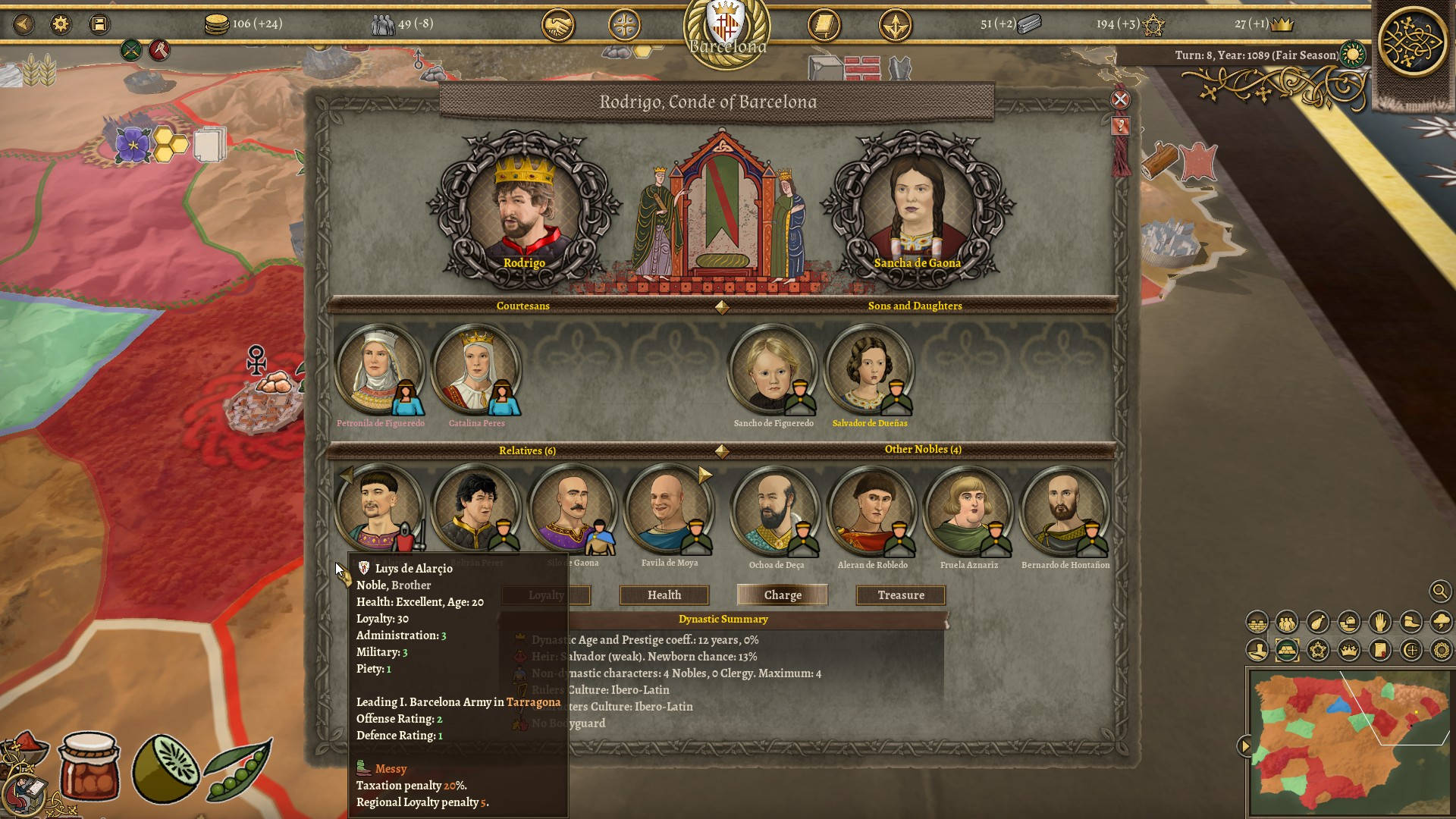Image resolution: width=1456 pixels, height=819 pixels.
Task: Toggle the weather cloud overlay
Action: 1441,622
